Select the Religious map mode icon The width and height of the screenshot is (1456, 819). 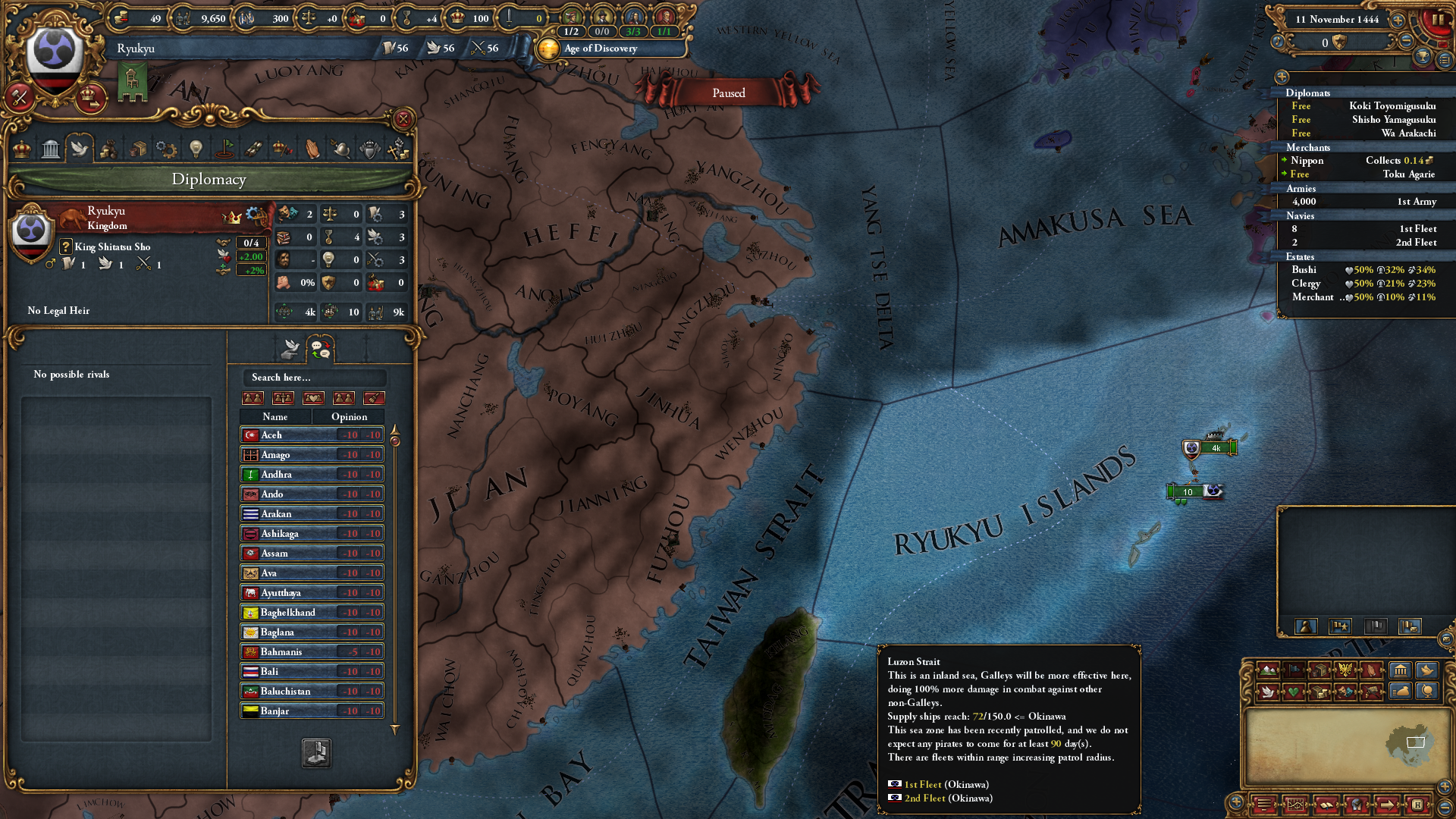coord(1370,670)
